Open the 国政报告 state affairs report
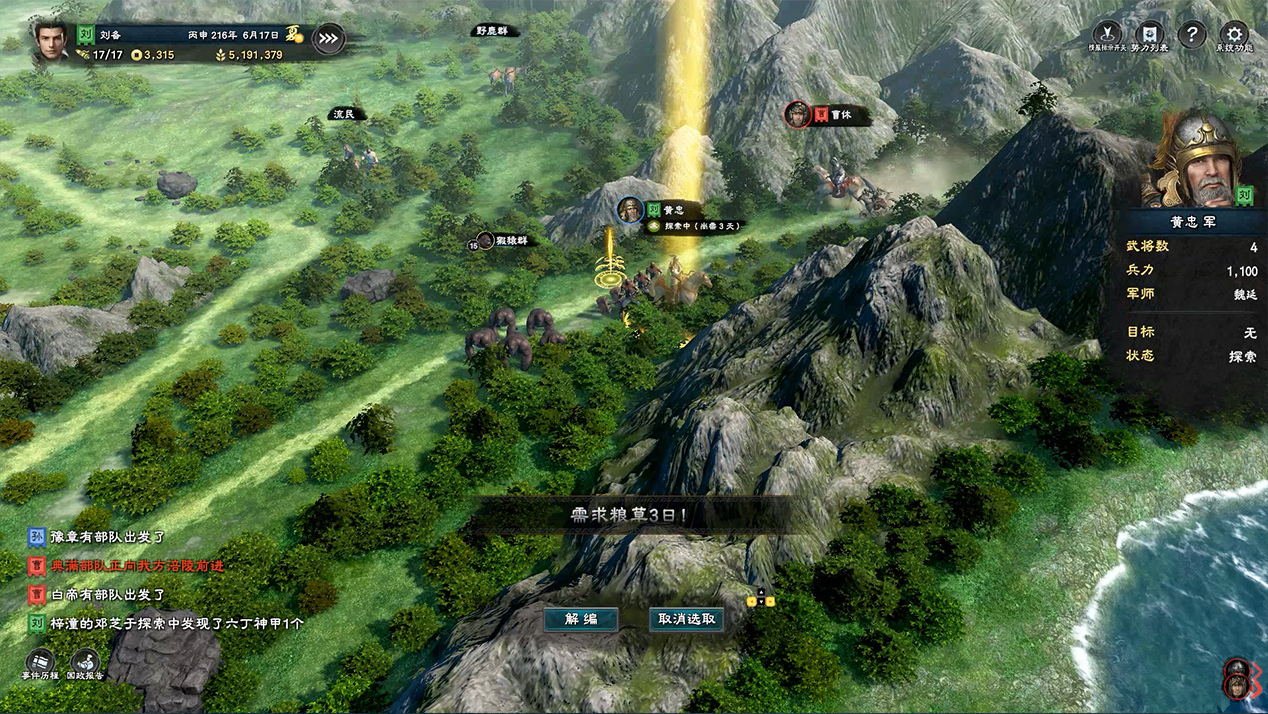The width and height of the screenshot is (1268, 714). pos(85,664)
